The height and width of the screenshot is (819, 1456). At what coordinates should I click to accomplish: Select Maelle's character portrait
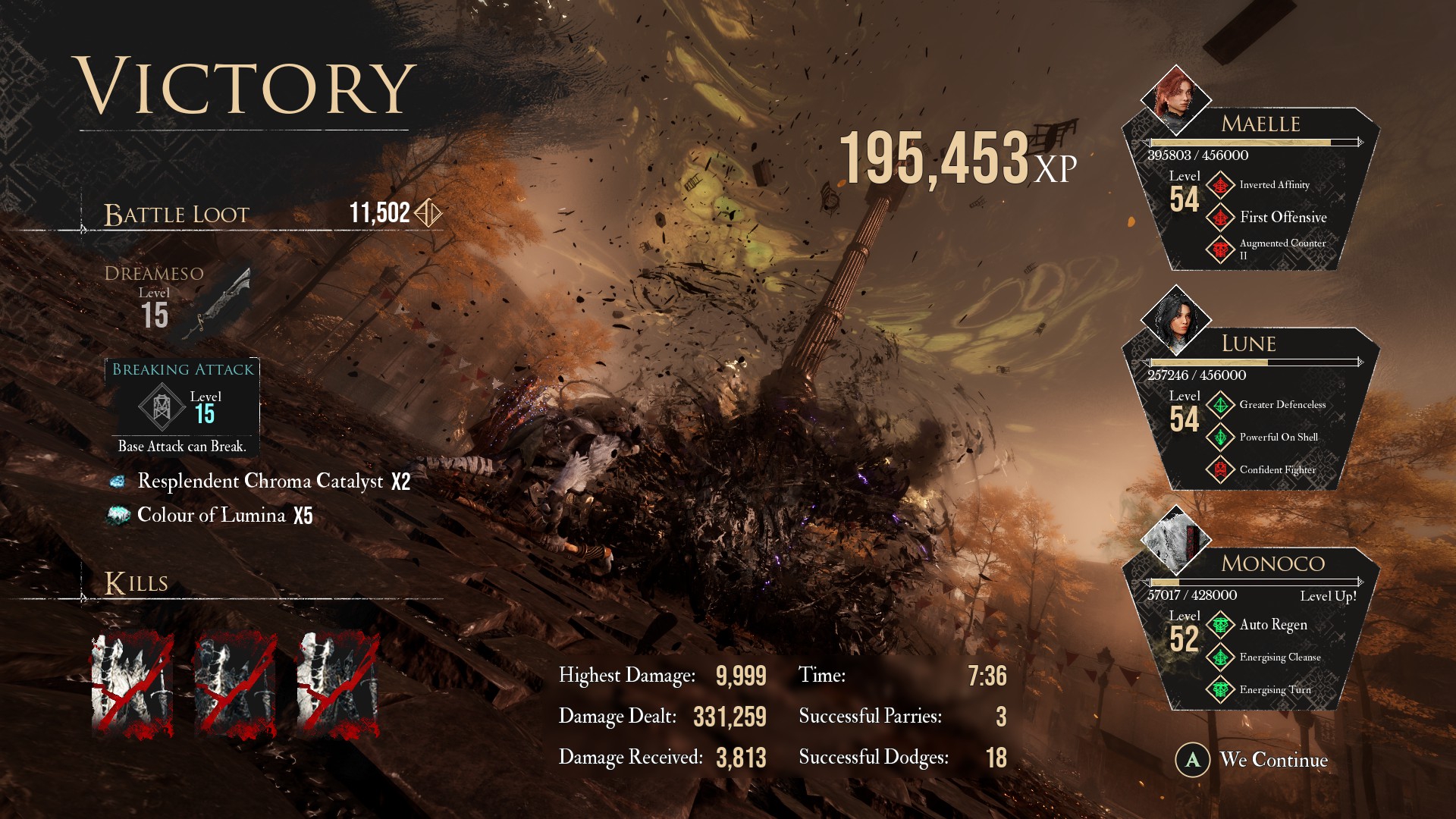click(1175, 99)
